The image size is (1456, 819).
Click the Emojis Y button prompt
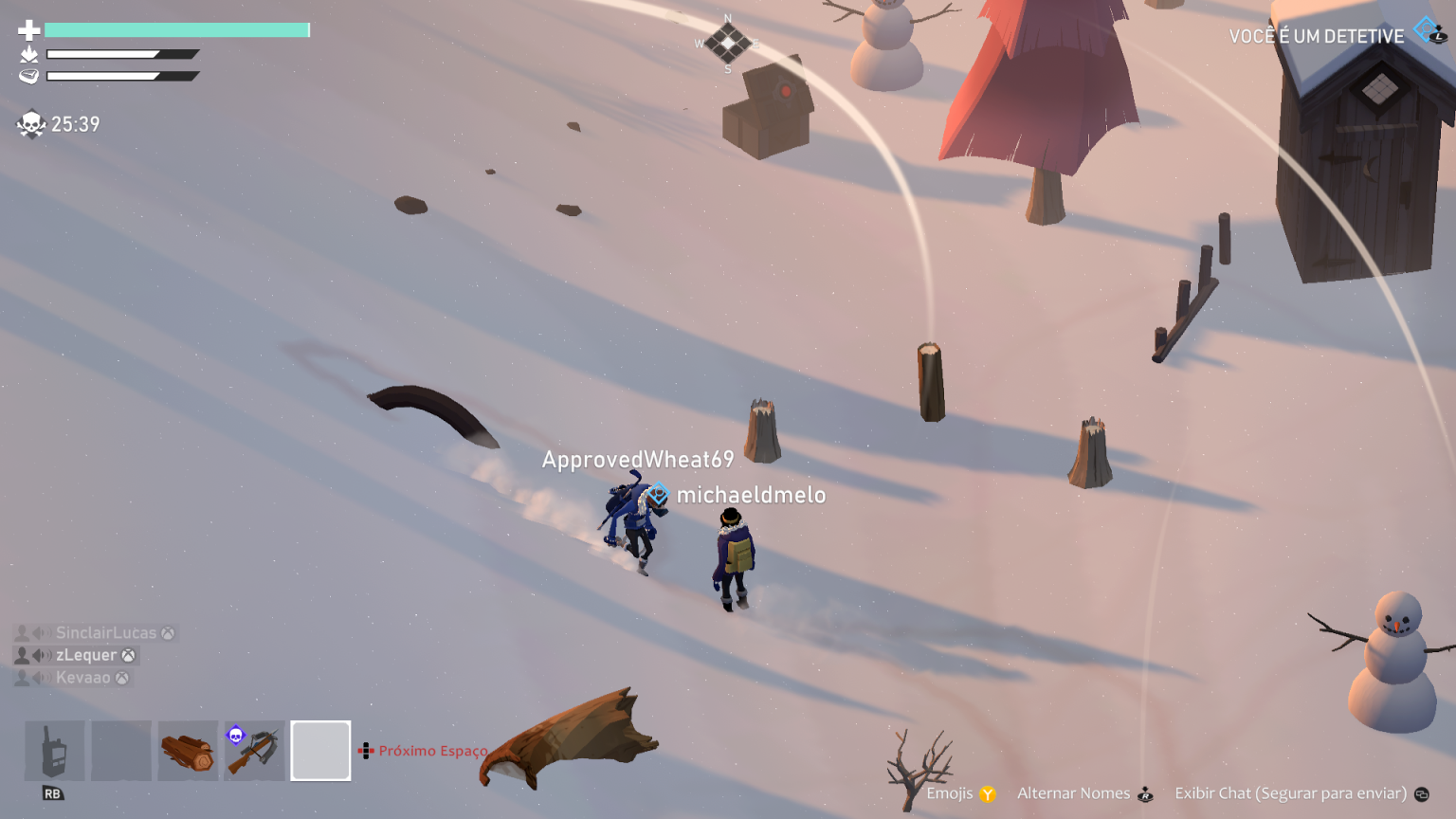[x=989, y=792]
